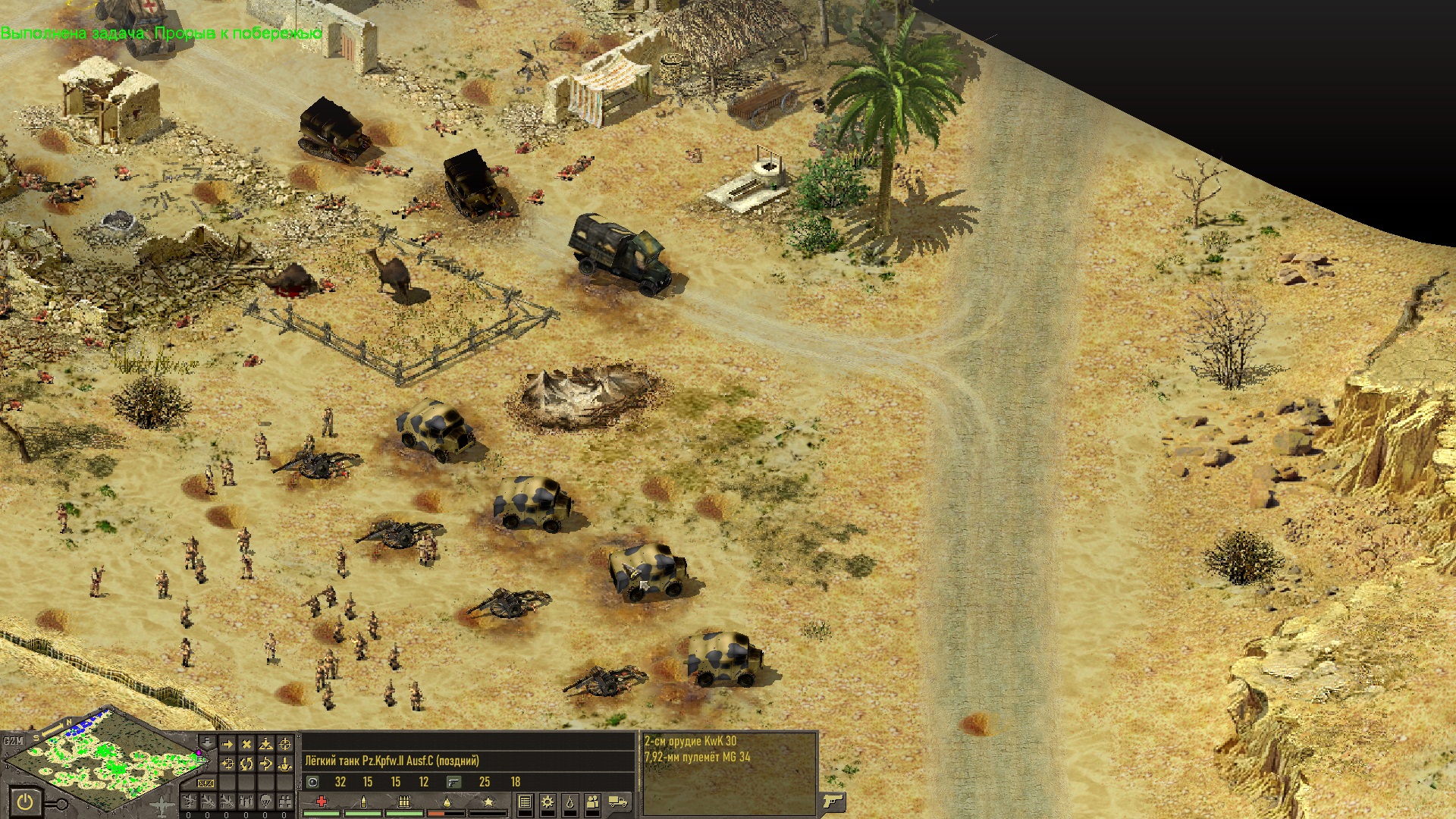This screenshot has height=819, width=1456.
Task: Click the gear icon button
Action: click(547, 802)
